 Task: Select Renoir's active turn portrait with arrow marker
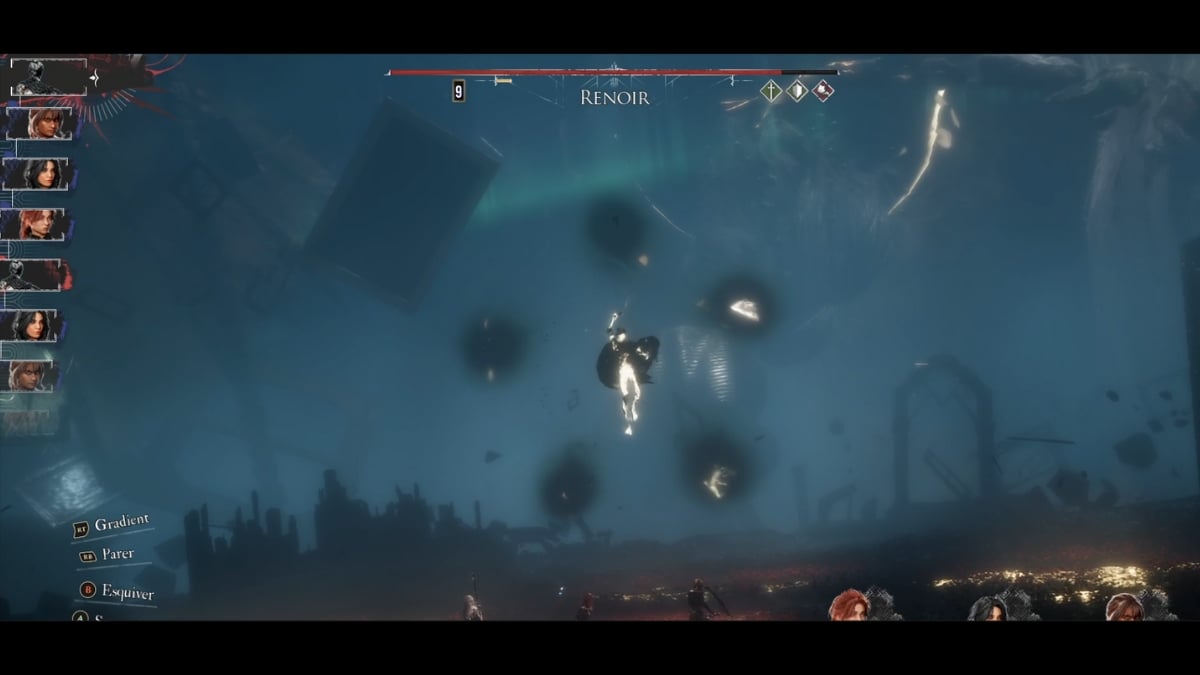48,77
